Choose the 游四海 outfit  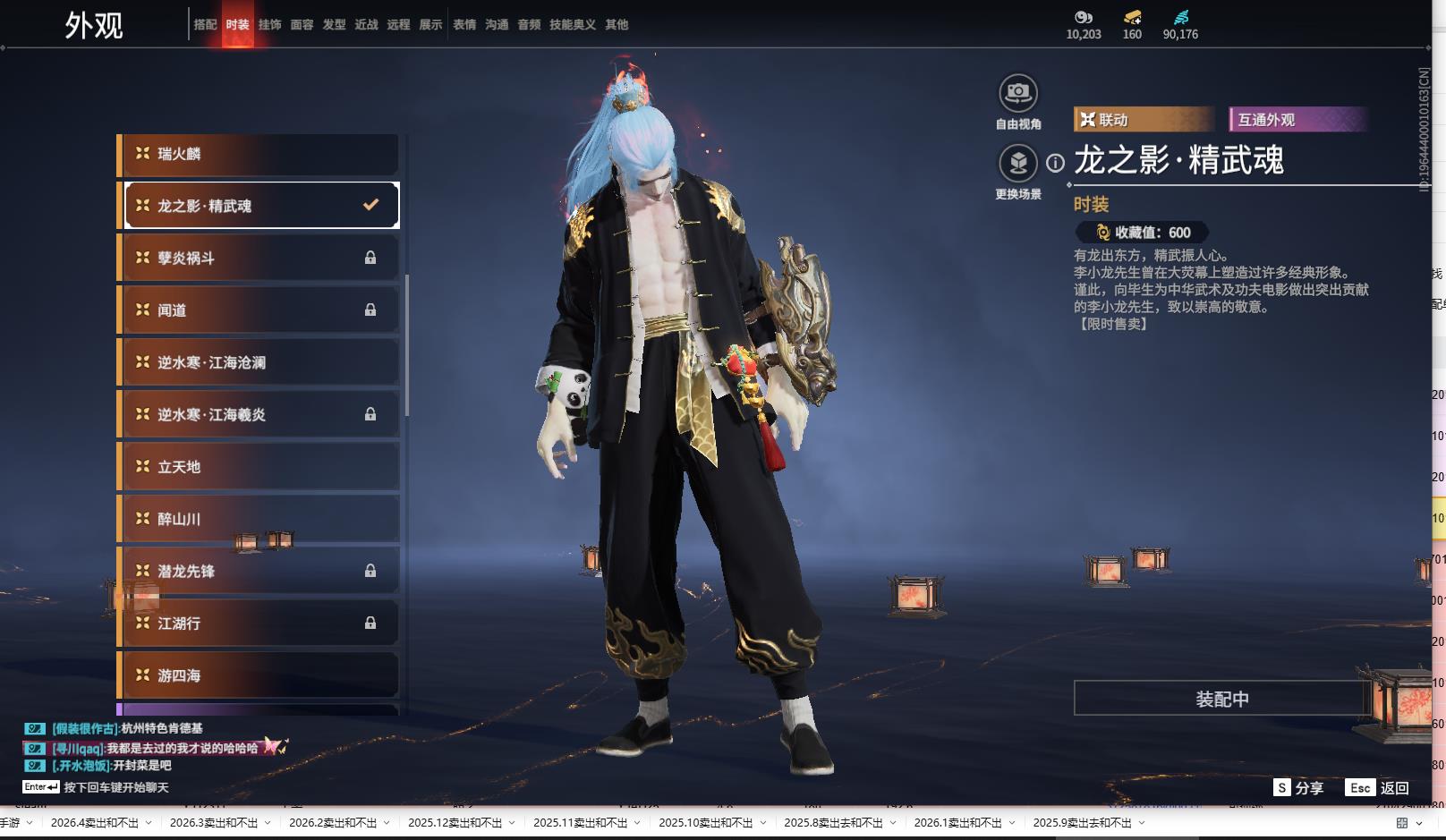pos(259,675)
